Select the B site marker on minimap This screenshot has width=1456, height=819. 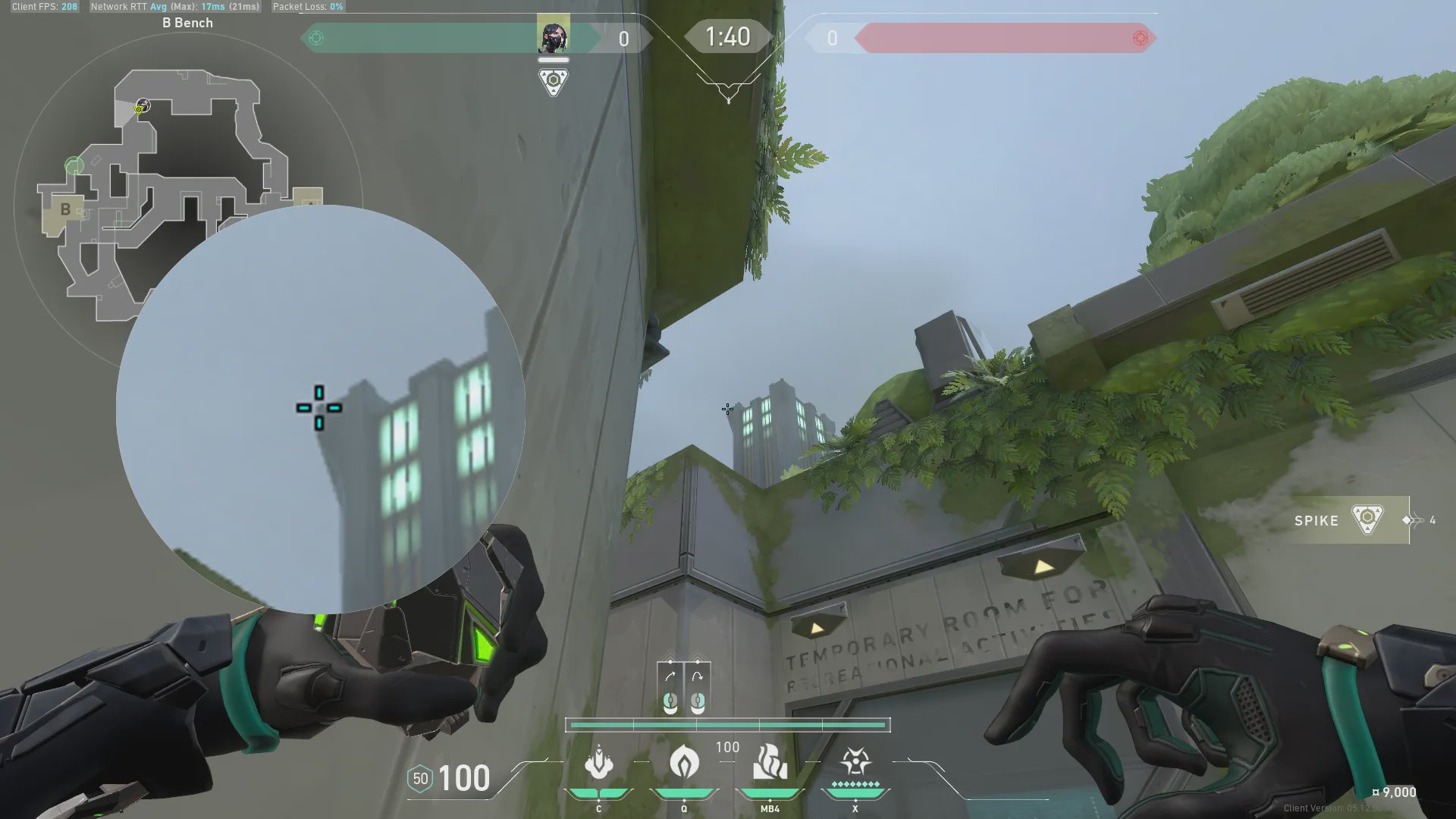click(x=65, y=209)
